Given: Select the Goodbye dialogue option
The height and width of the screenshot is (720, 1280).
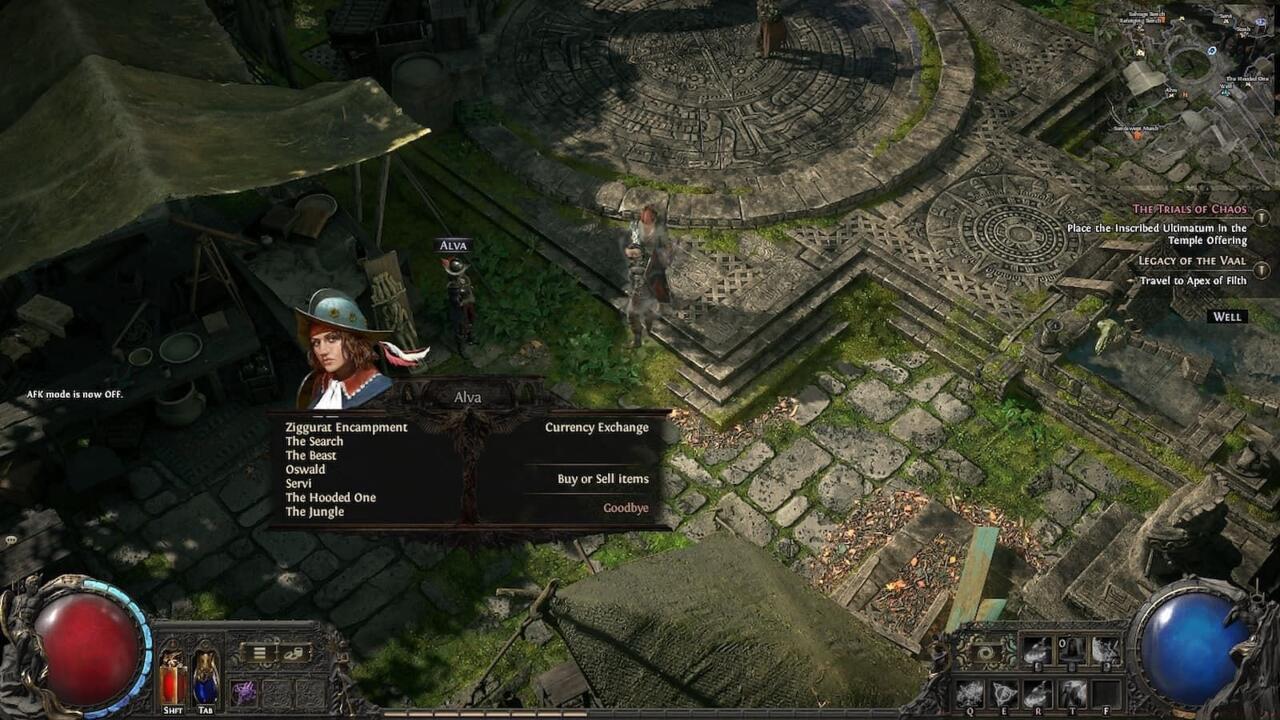Looking at the screenshot, I should click(626, 507).
